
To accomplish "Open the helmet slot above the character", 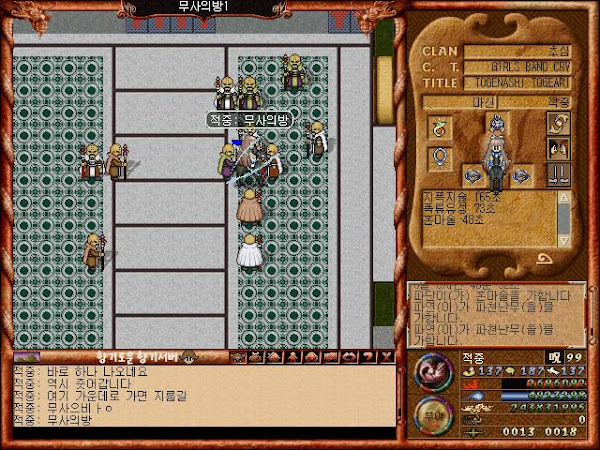I will coord(494,124).
